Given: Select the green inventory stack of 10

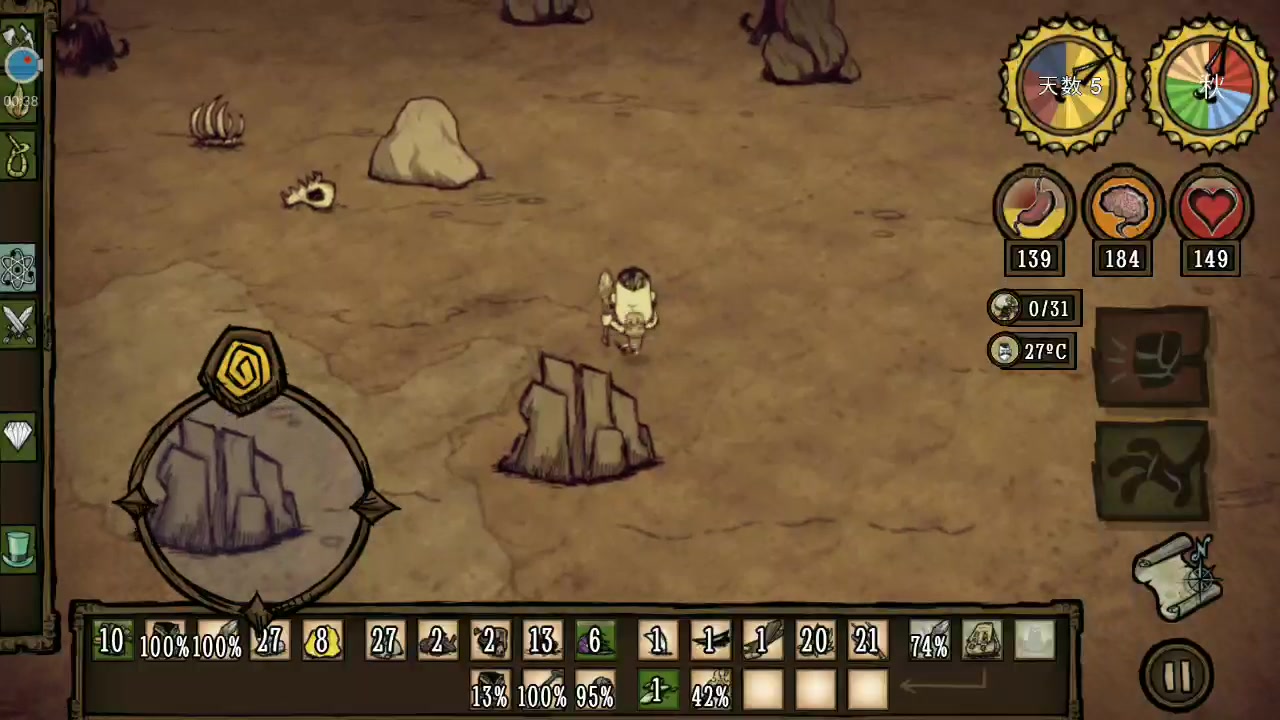Looking at the screenshot, I should pyautogui.click(x=110, y=641).
